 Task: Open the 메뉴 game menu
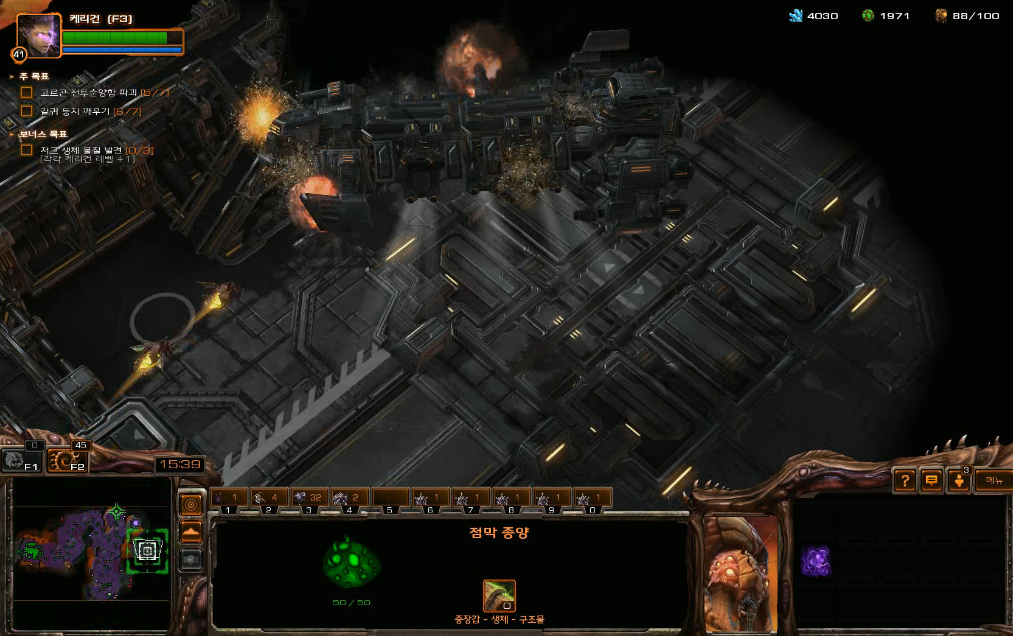pyautogui.click(x=991, y=481)
